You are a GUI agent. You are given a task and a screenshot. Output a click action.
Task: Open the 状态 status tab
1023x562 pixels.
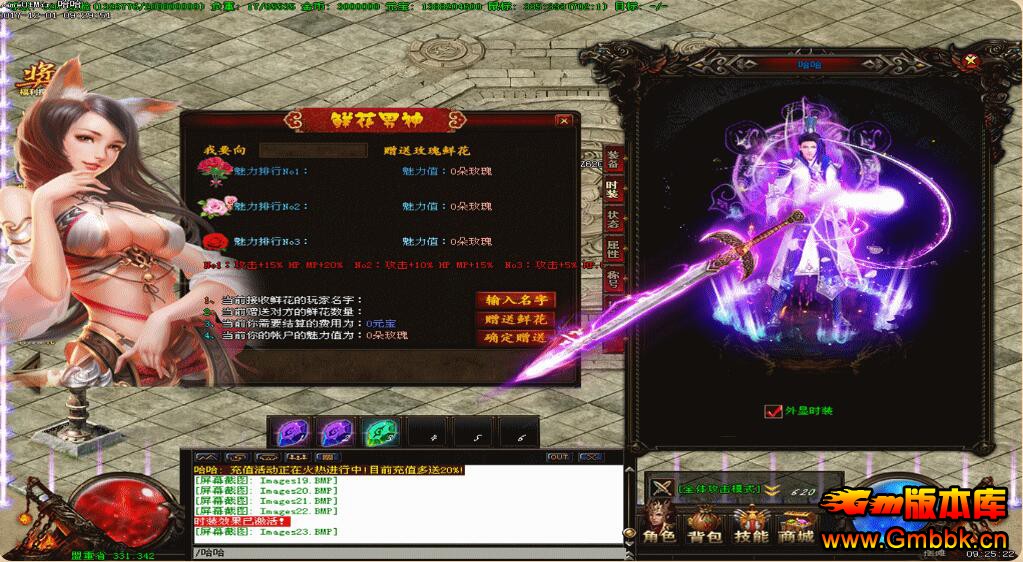click(x=612, y=219)
